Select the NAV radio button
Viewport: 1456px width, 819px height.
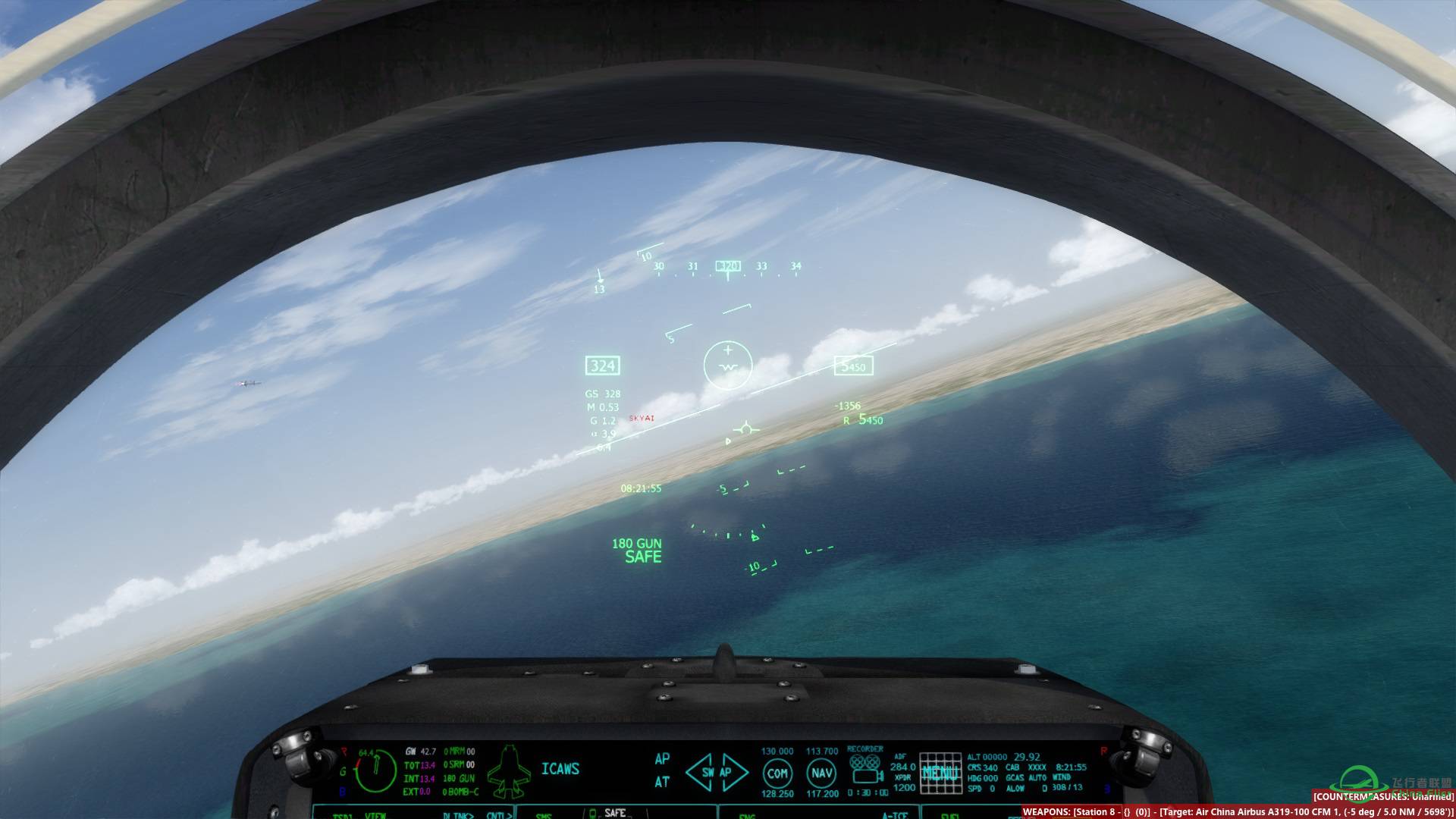[x=822, y=773]
